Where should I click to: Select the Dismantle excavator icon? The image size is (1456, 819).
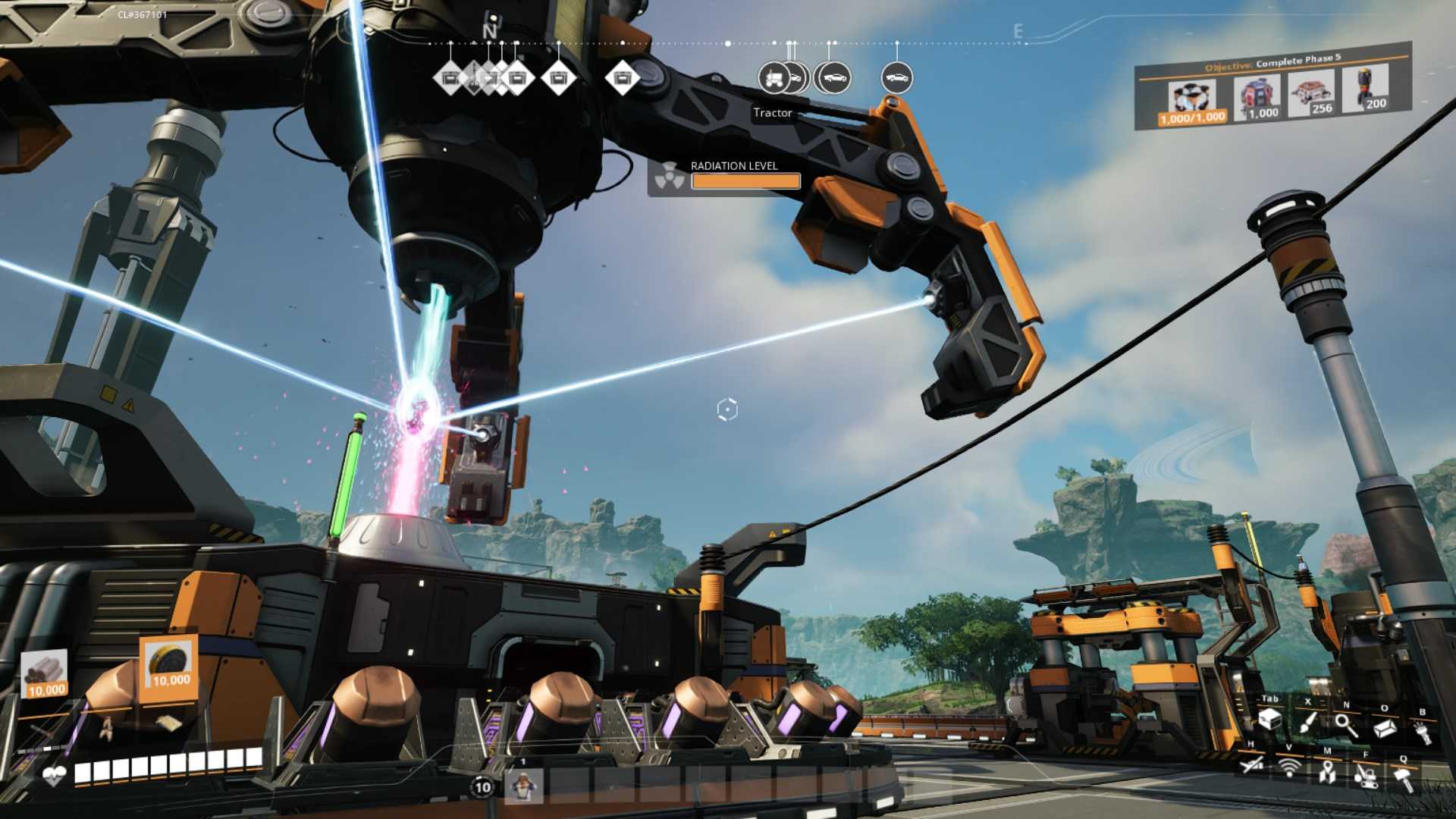[x=1367, y=780]
